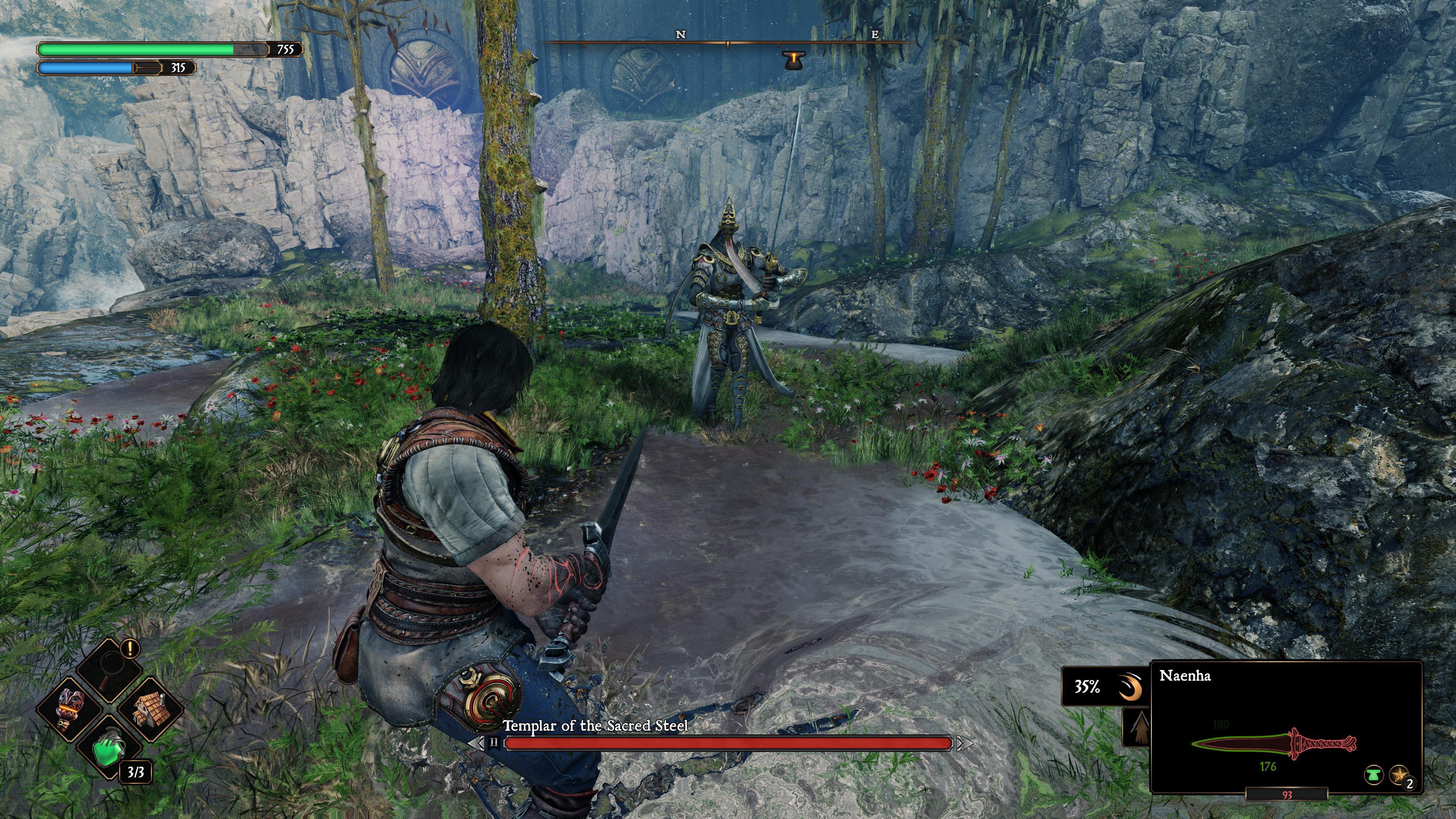Click the anvil marker on the compass
This screenshot has width=1456, height=819.
tap(794, 59)
